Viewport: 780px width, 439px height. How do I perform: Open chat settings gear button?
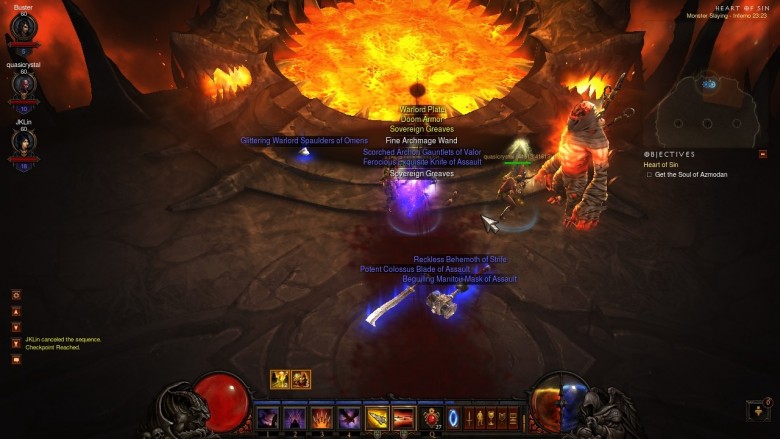16,295
